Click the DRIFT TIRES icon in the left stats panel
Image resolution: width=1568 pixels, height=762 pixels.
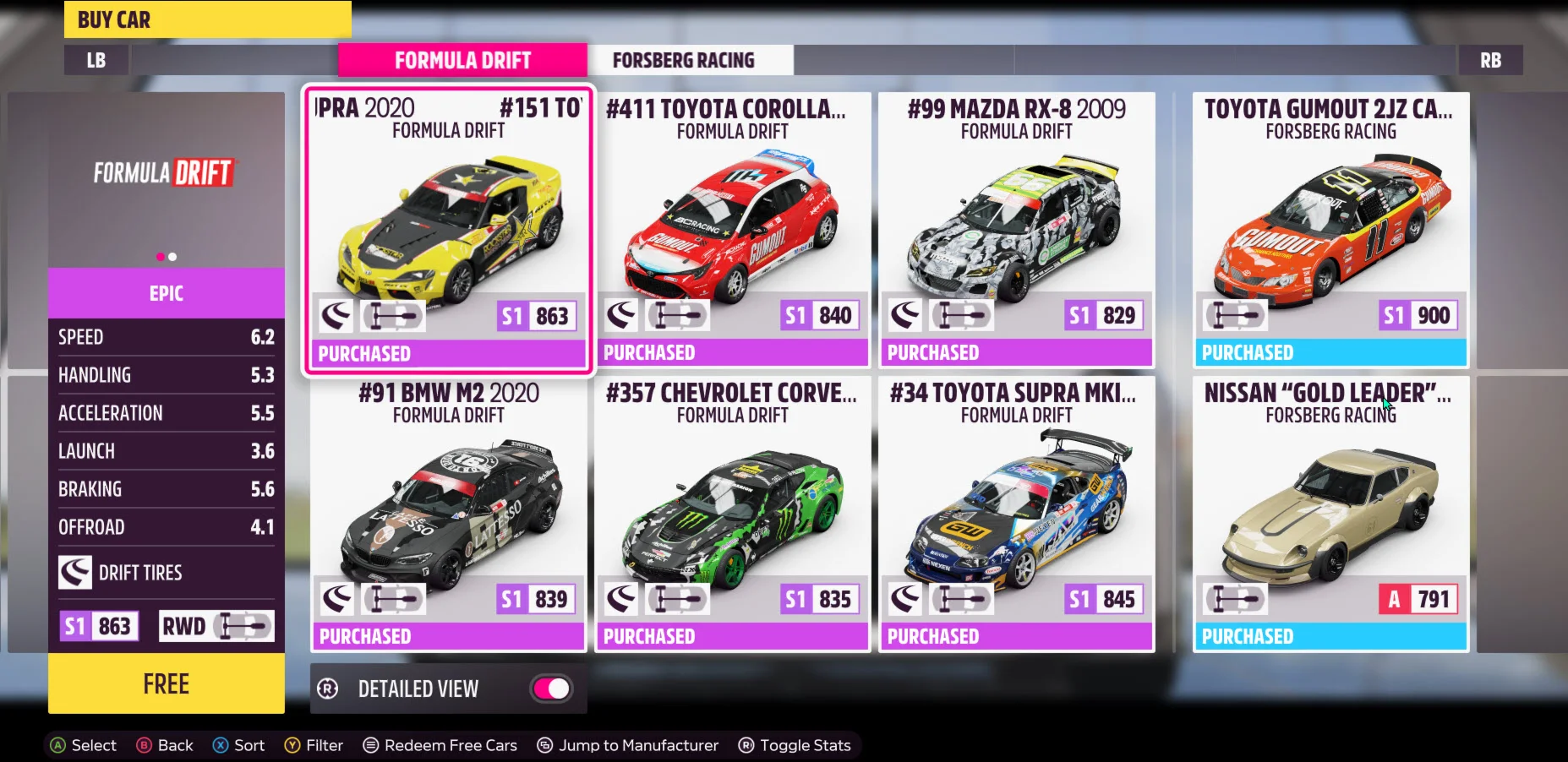coord(76,572)
